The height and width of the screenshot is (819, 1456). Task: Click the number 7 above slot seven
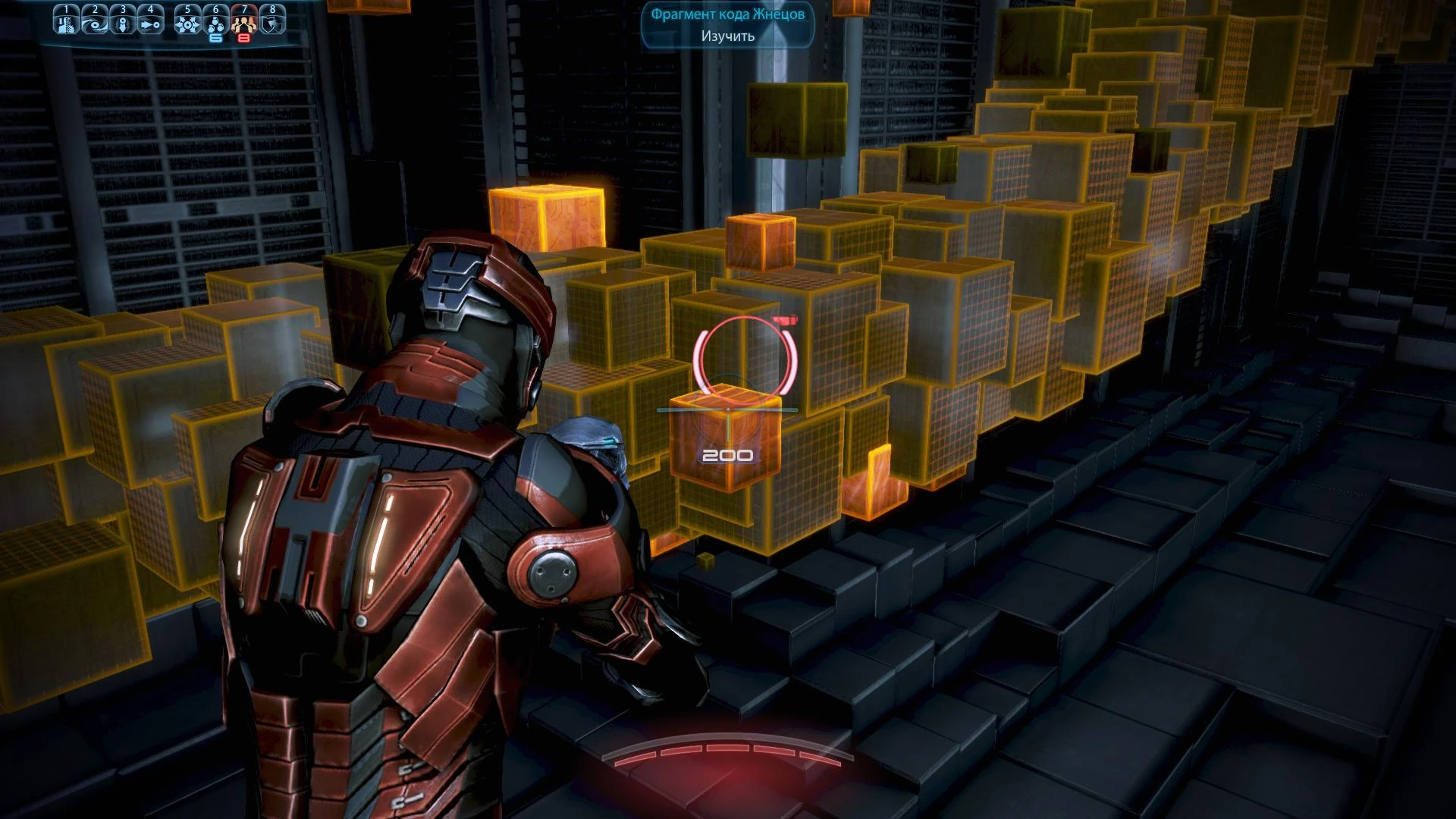click(x=243, y=8)
